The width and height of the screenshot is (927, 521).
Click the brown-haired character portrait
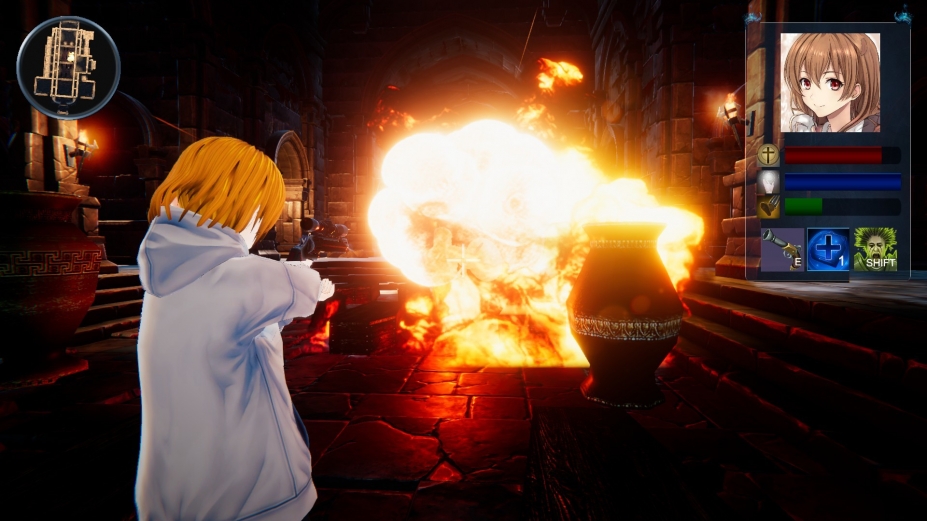830,83
